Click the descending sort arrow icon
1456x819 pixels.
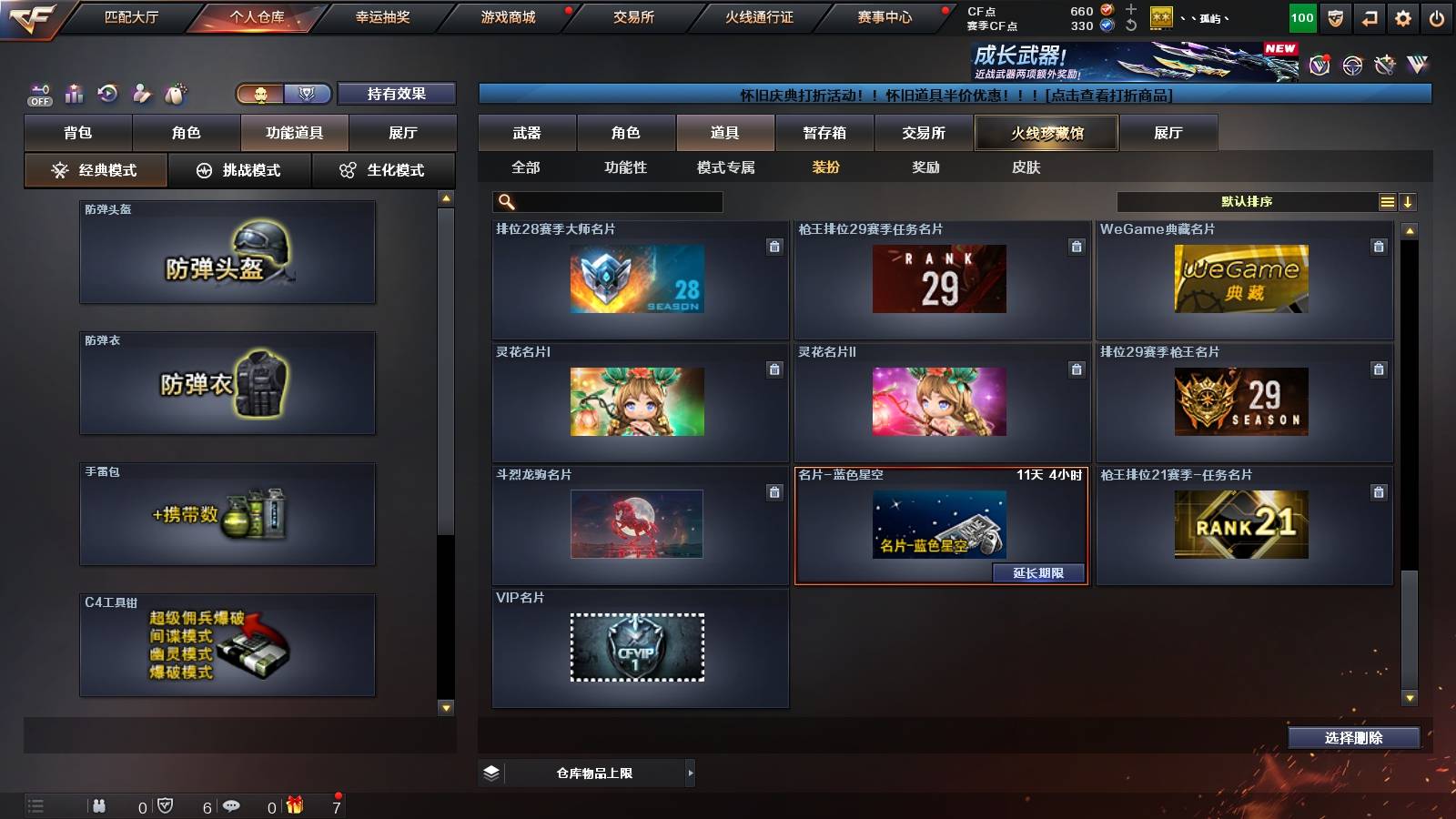(x=1409, y=201)
